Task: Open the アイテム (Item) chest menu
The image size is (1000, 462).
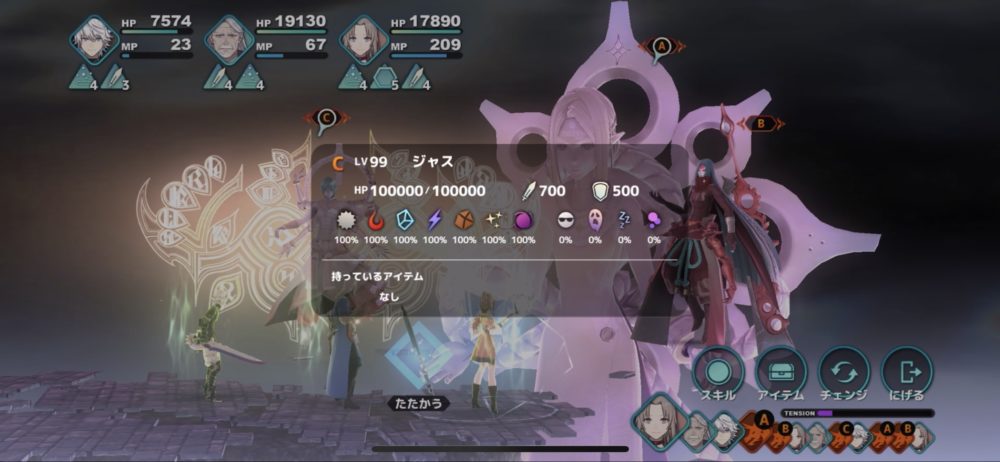Action: [x=780, y=371]
